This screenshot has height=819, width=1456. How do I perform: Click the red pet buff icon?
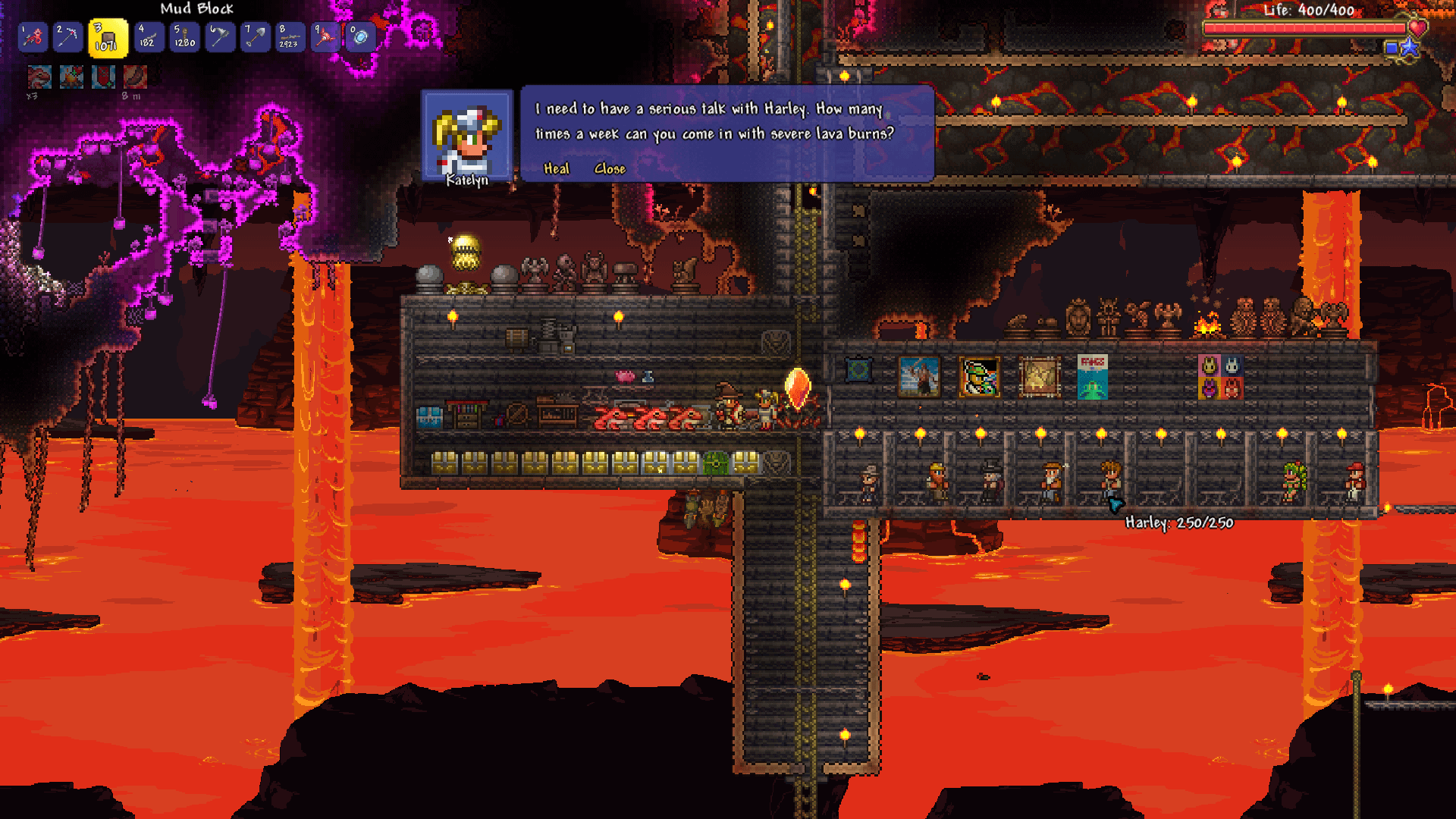pyautogui.click(x=39, y=77)
